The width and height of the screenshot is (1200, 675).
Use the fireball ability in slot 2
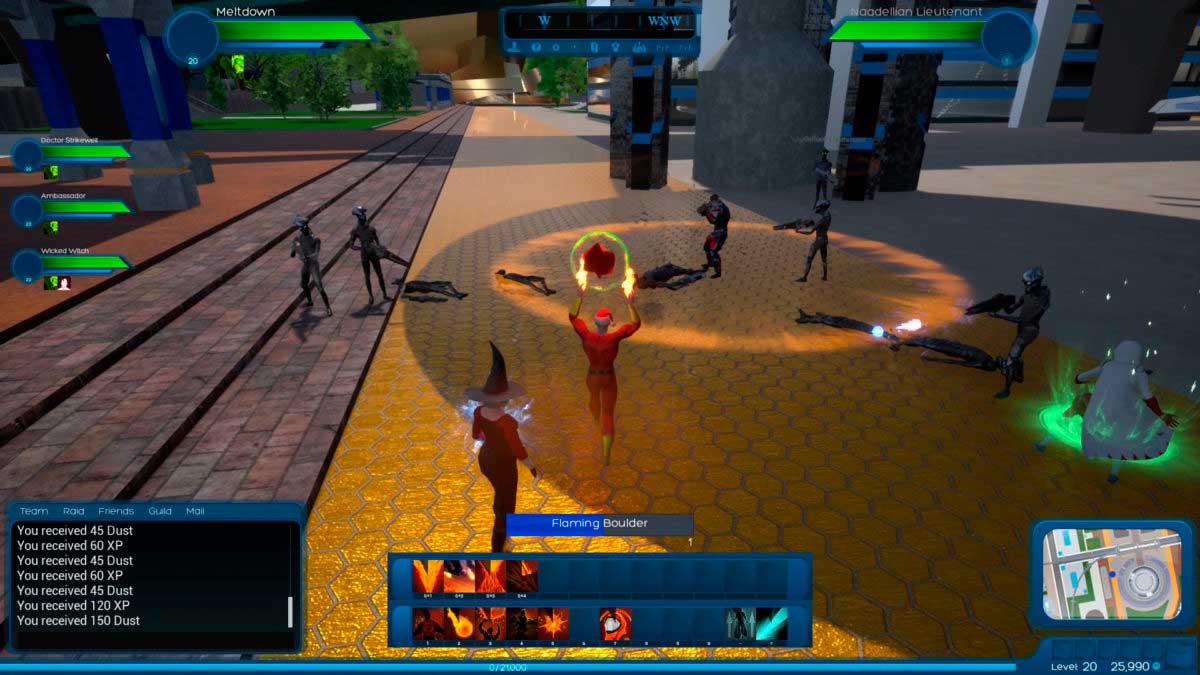[x=459, y=624]
